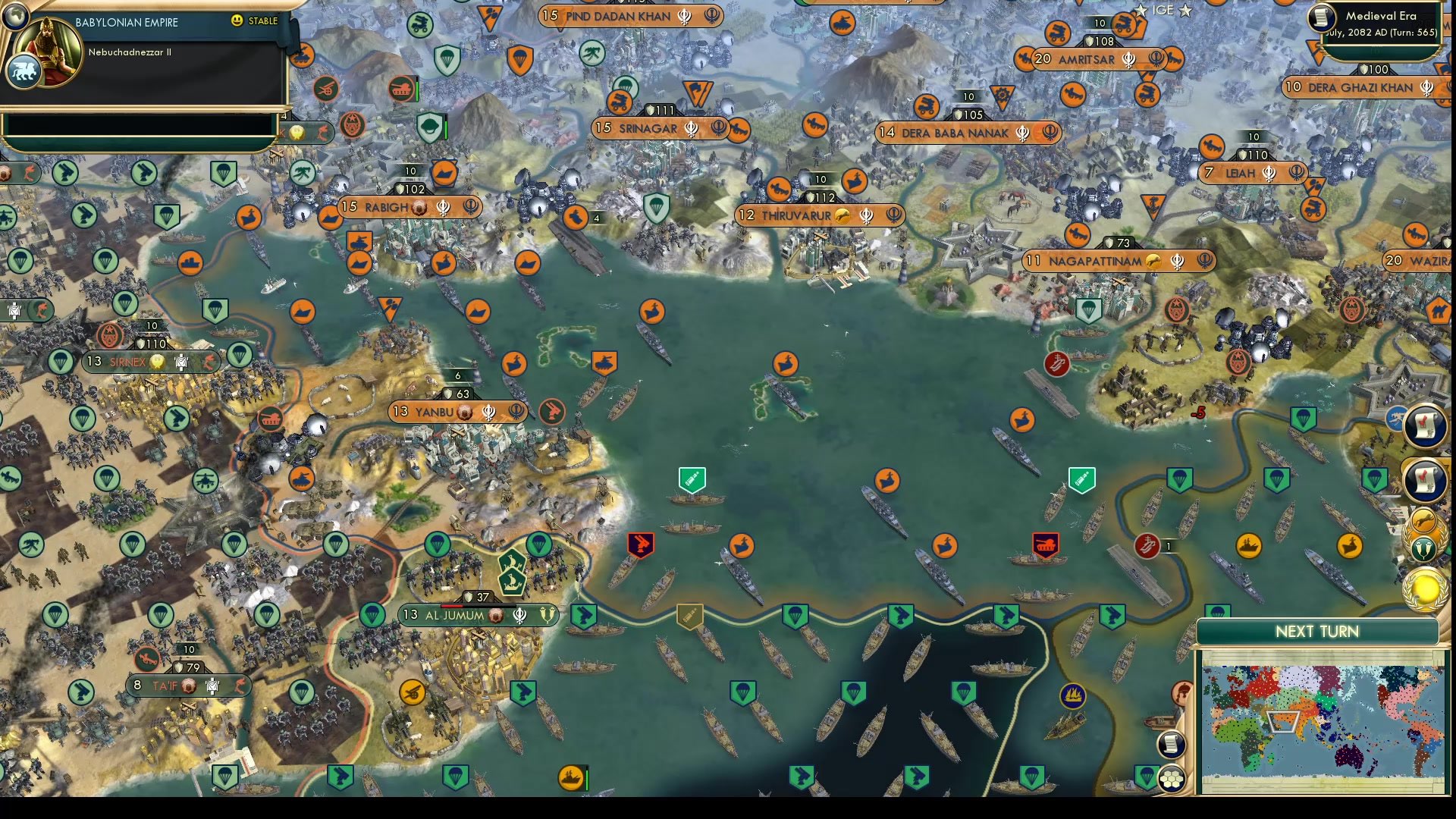Toggle the hex grid overlay icon

(1172, 779)
